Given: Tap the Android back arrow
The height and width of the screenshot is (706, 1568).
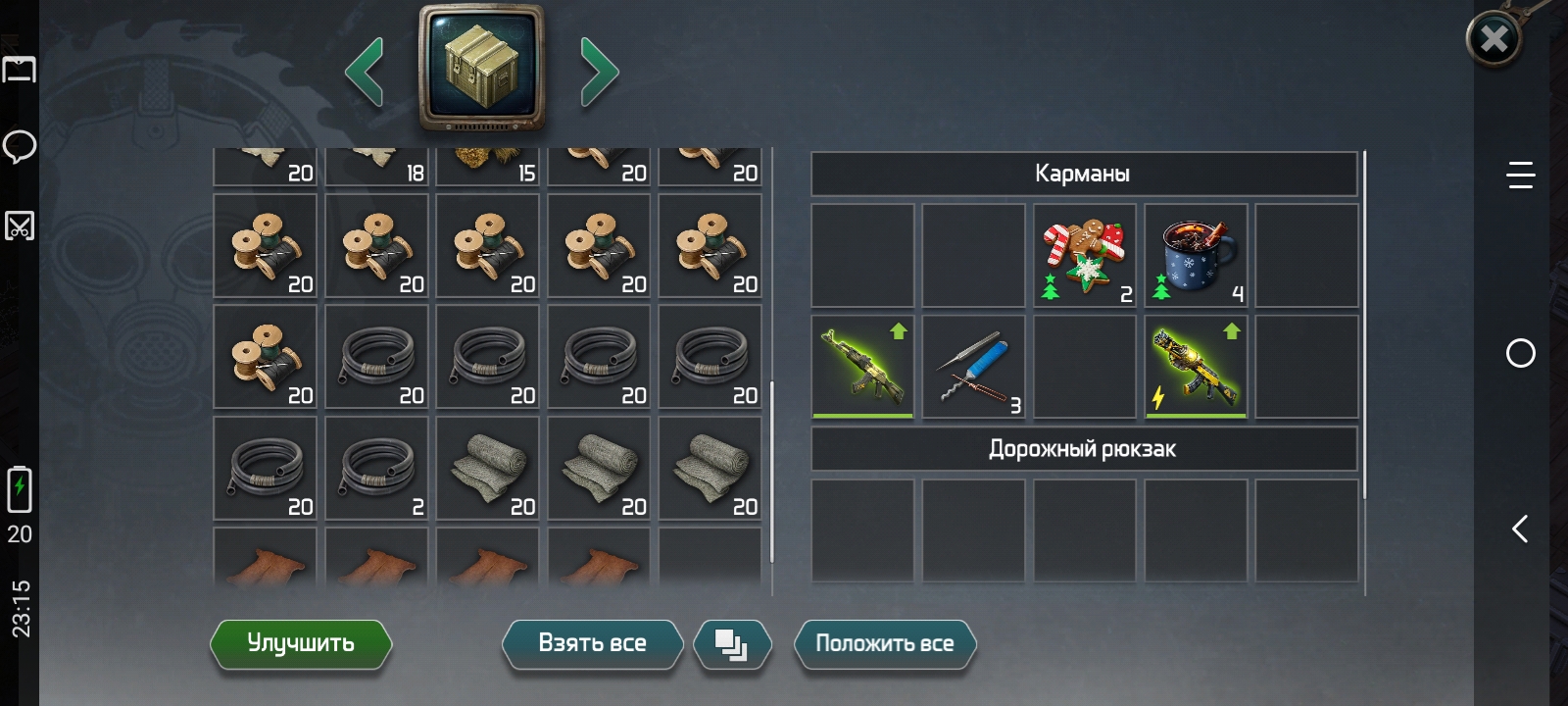Looking at the screenshot, I should click(x=1520, y=529).
